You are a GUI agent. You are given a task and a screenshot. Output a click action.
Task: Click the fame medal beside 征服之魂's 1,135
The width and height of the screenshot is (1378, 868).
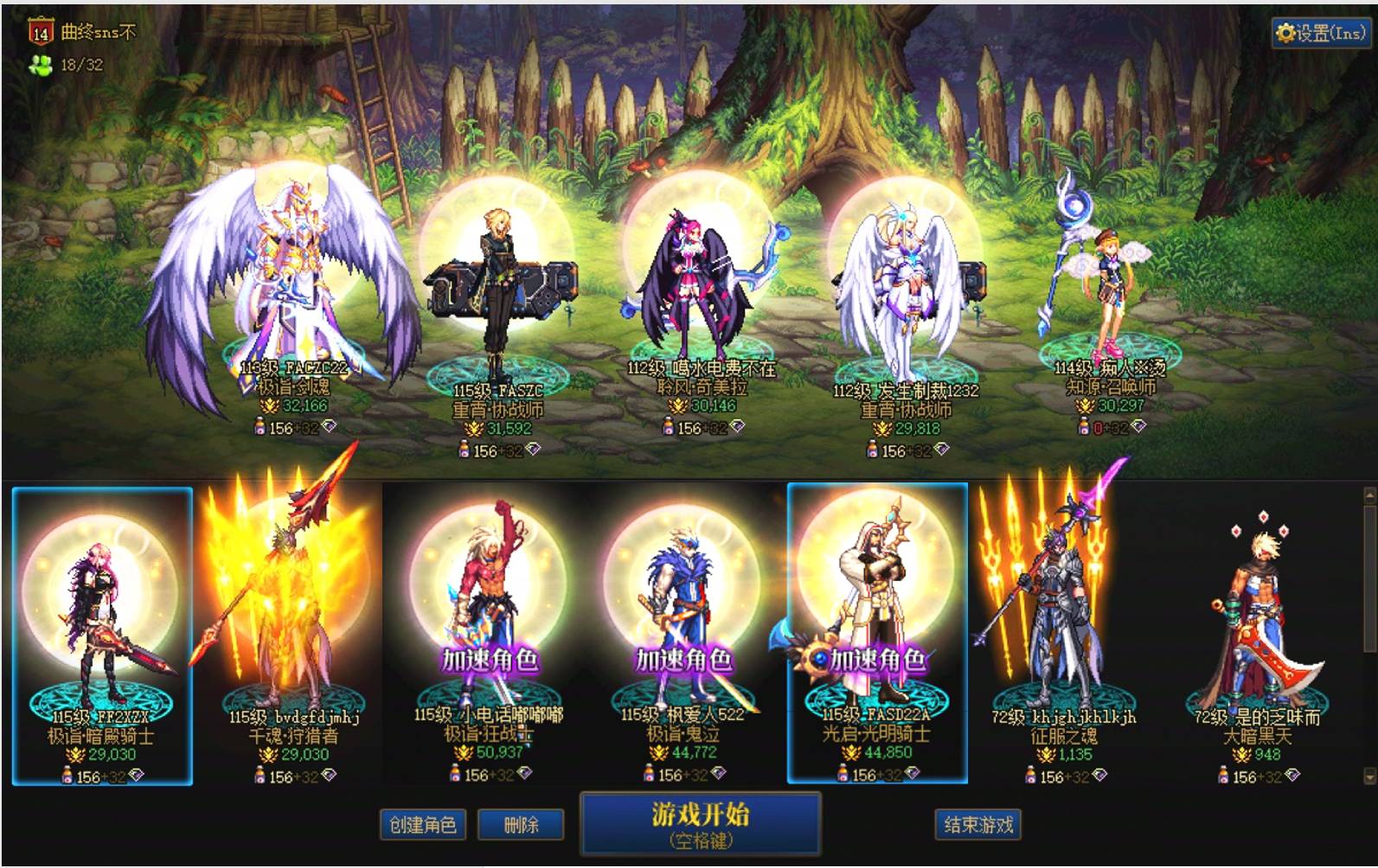tap(1047, 755)
